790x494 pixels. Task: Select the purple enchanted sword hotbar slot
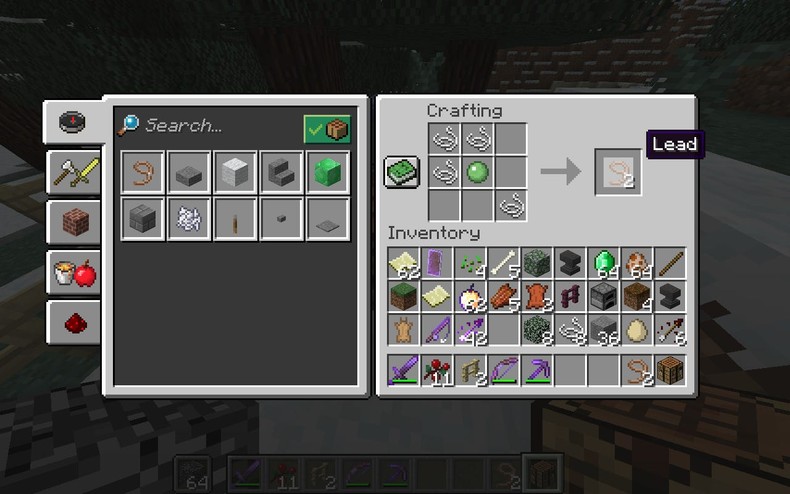click(x=404, y=371)
